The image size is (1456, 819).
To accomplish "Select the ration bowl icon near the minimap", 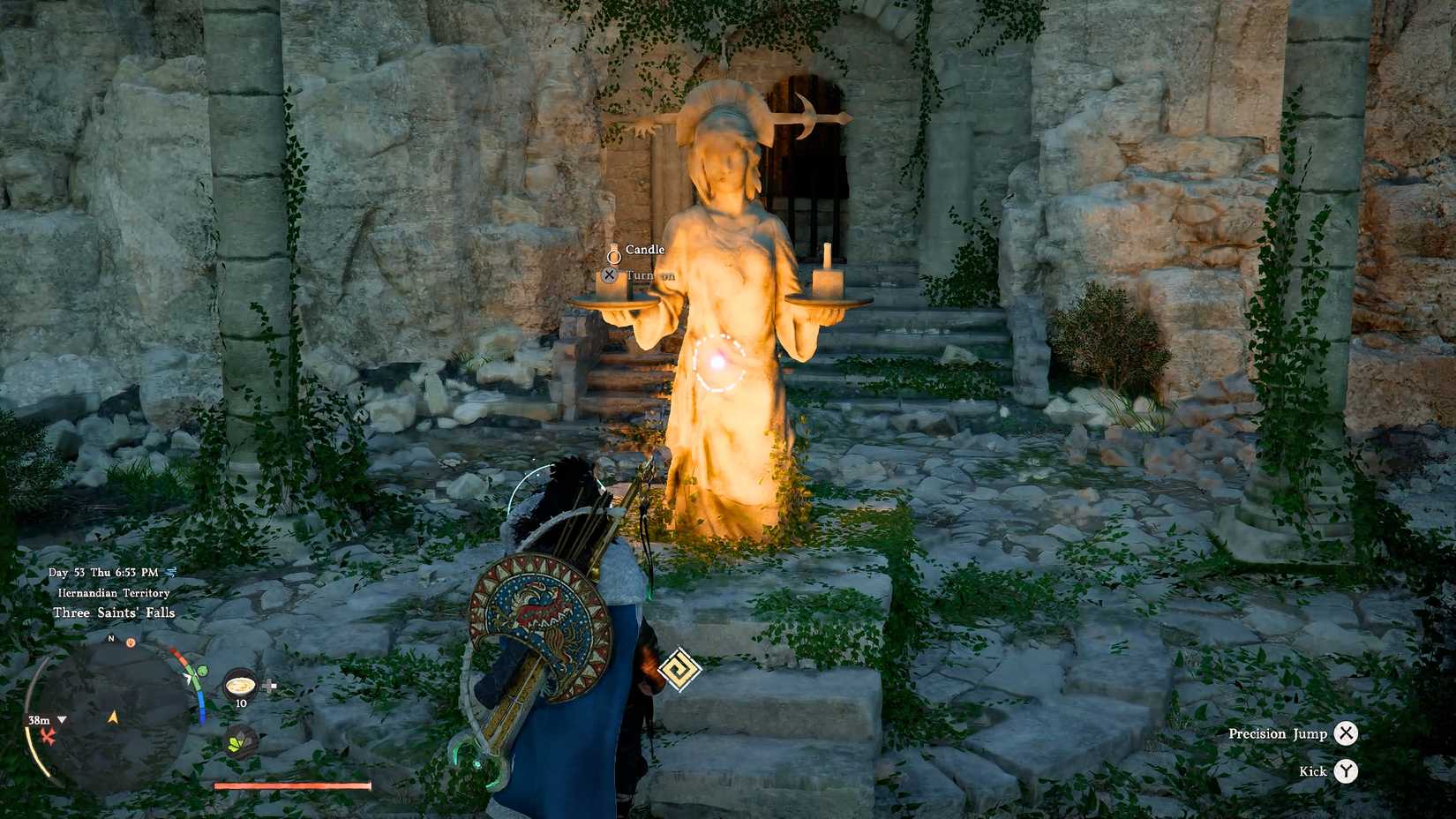I will pos(240,683).
